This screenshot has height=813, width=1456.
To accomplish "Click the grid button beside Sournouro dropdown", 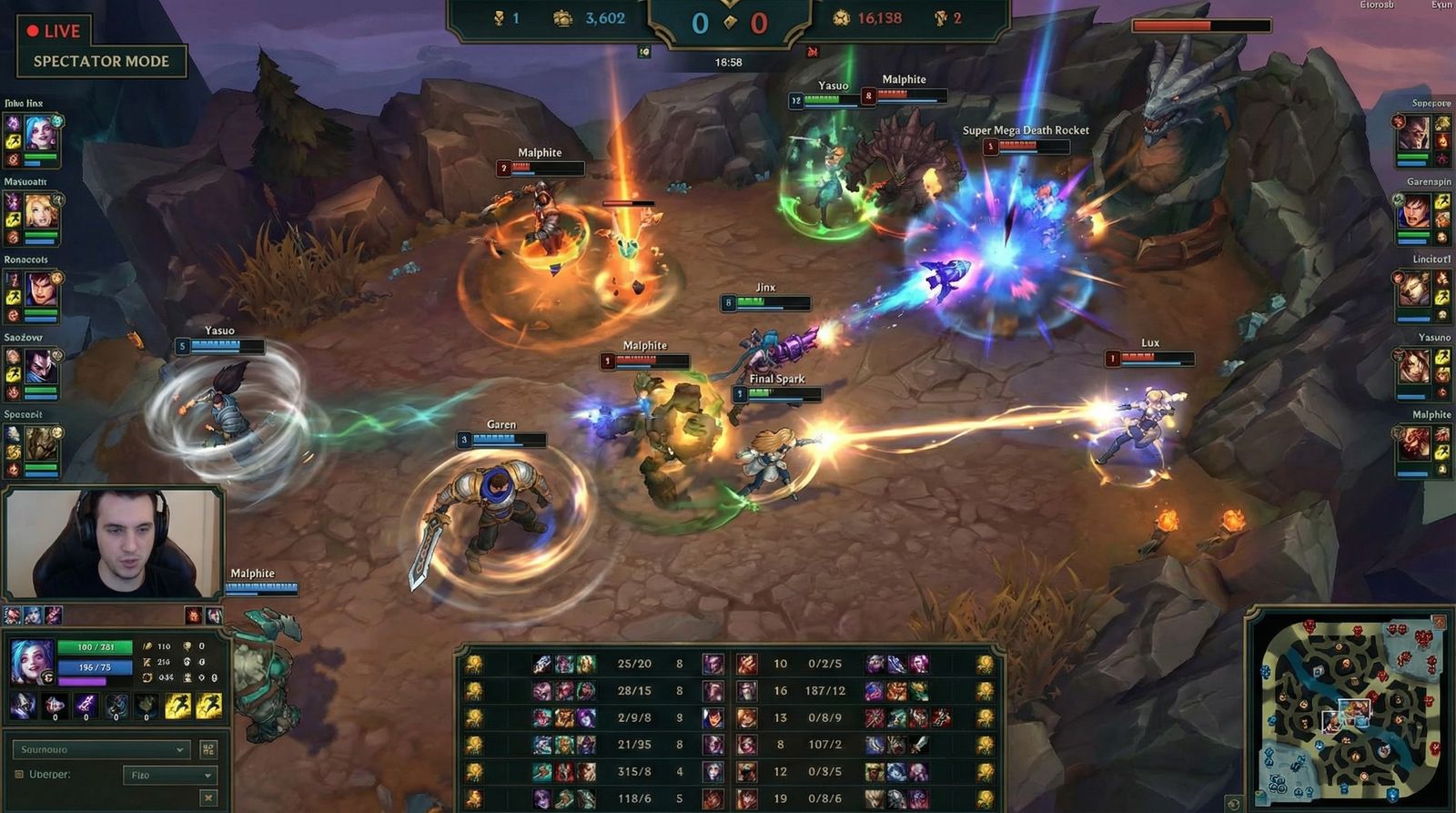I will [x=208, y=749].
